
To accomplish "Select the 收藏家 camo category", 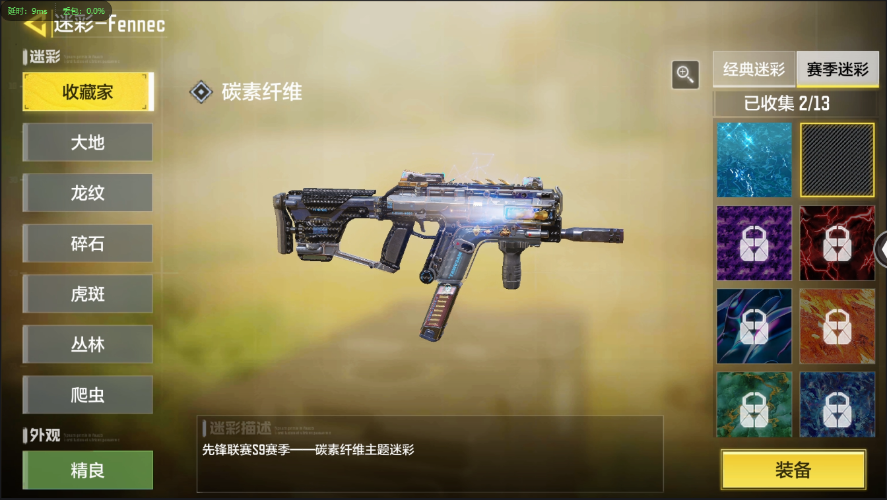I will point(88,92).
